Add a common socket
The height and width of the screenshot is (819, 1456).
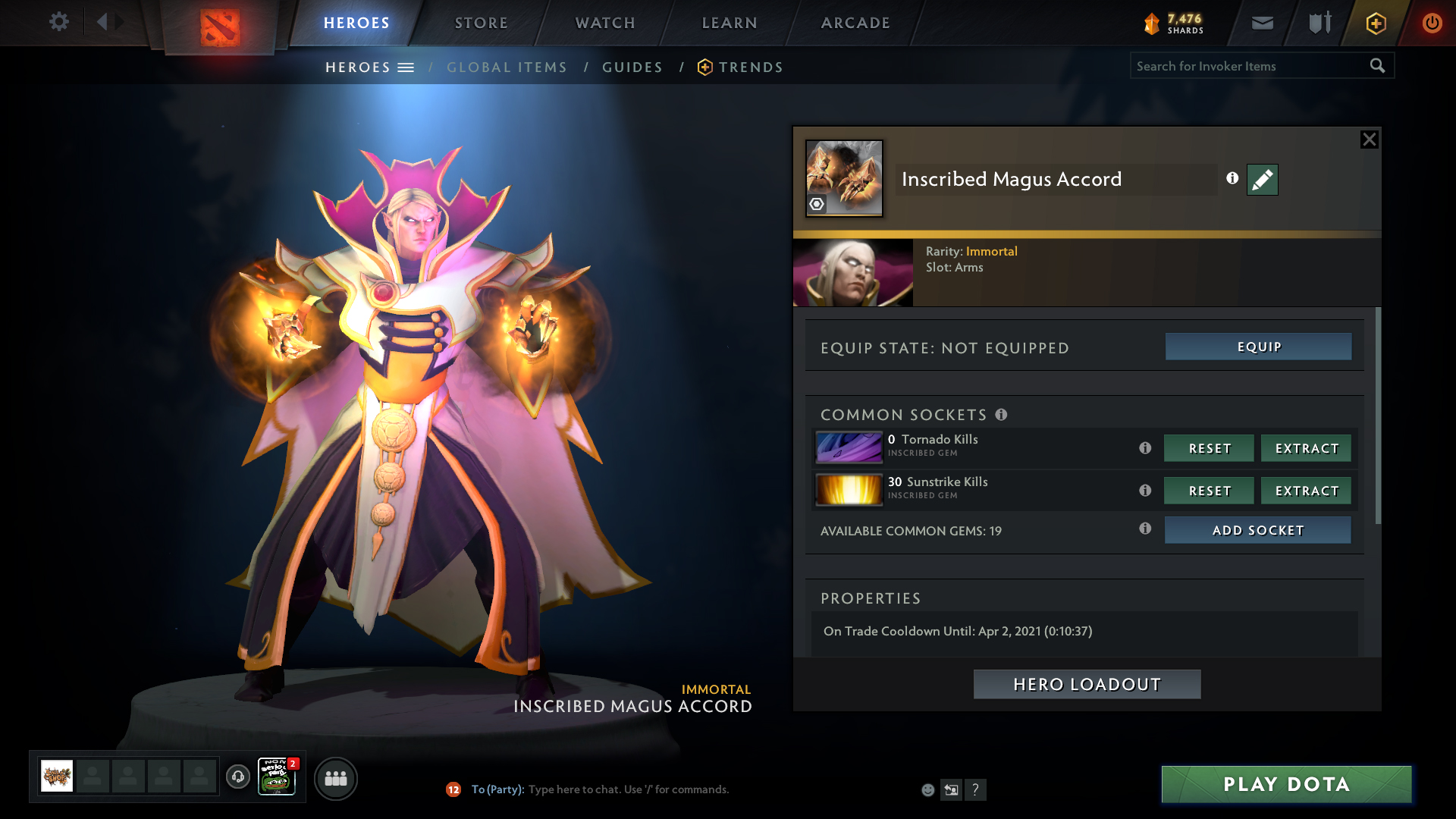(1257, 530)
